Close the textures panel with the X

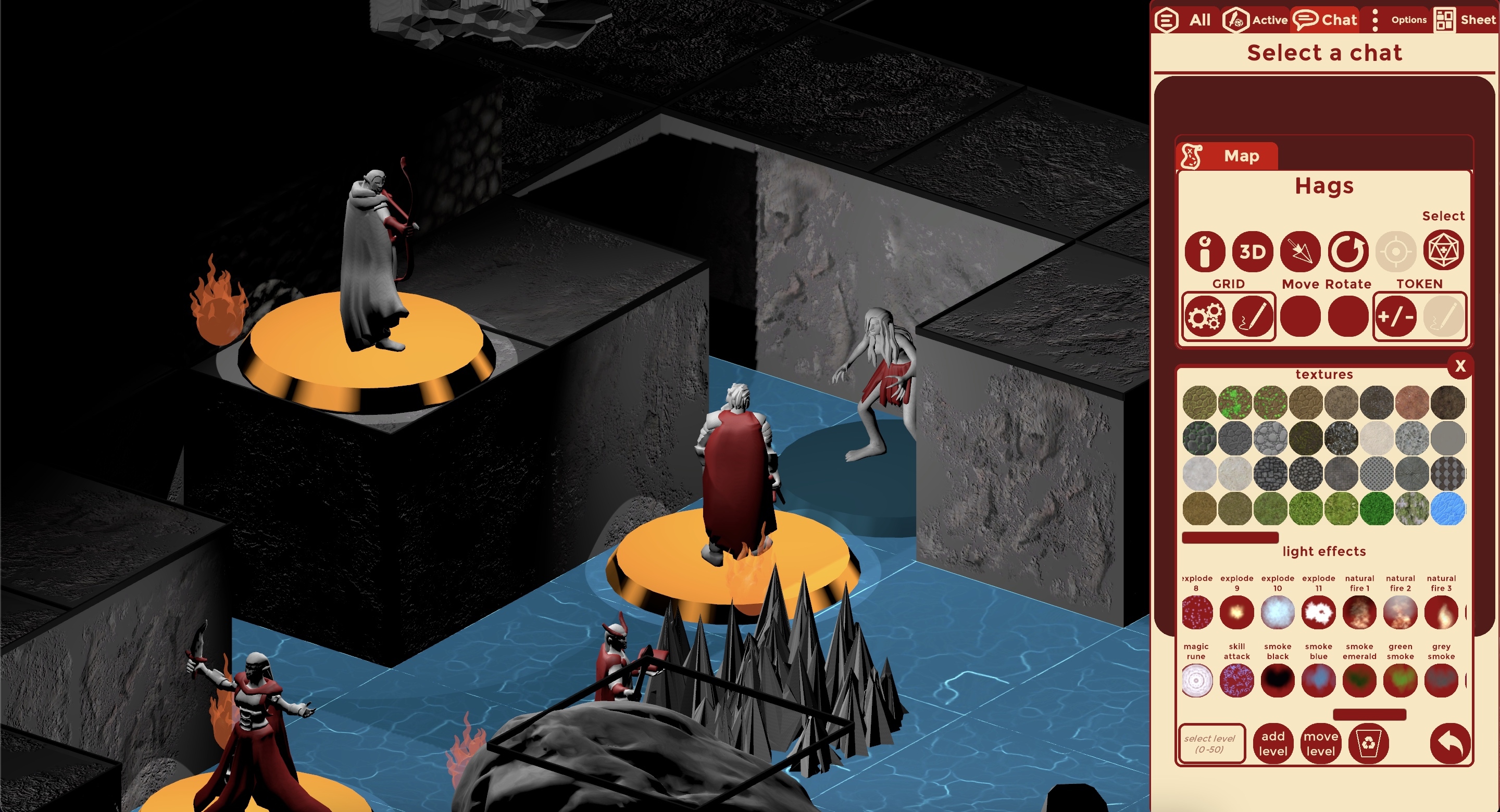1461,365
